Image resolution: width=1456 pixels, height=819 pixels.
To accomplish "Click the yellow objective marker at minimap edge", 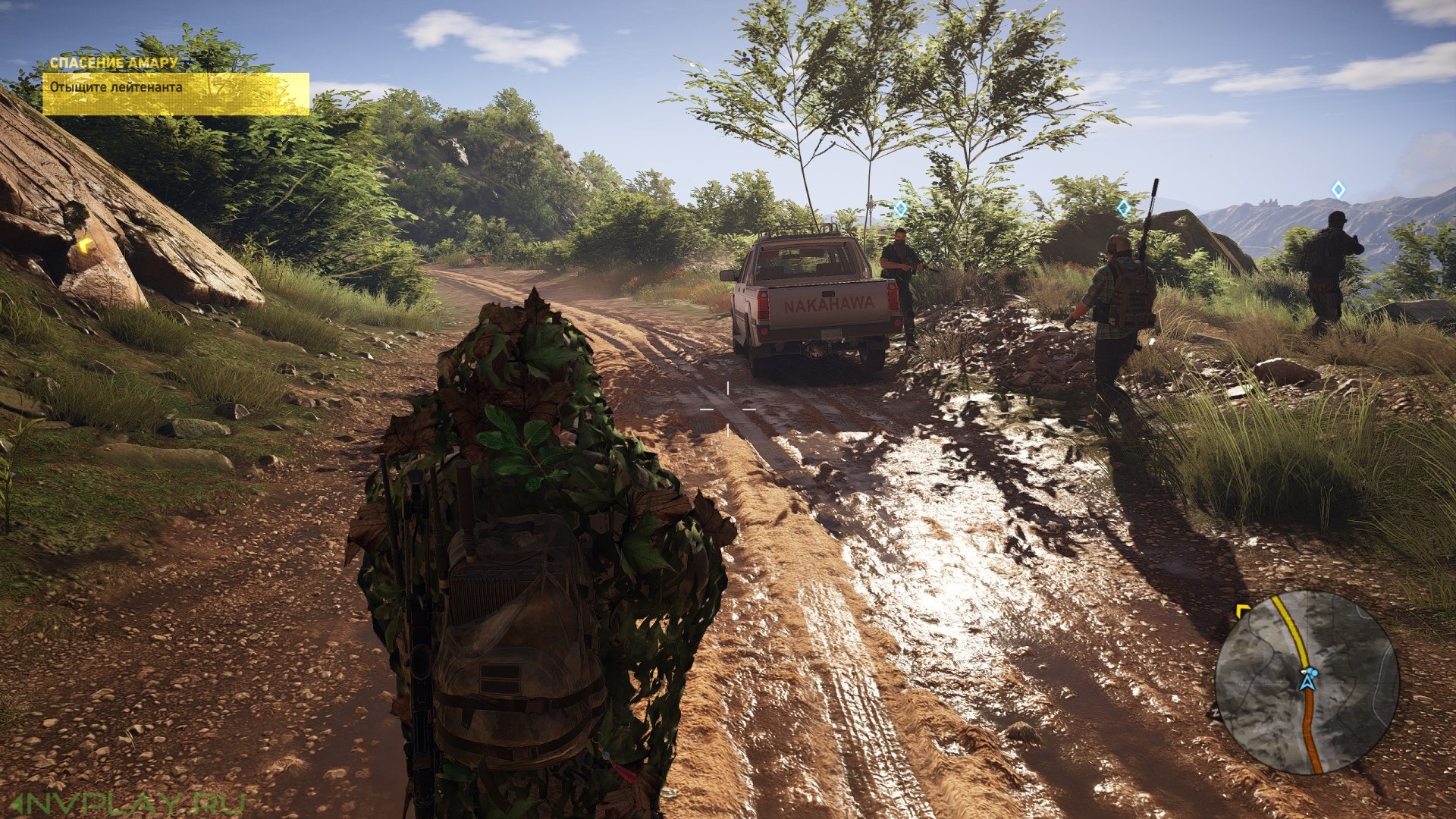I will pos(1242,610).
